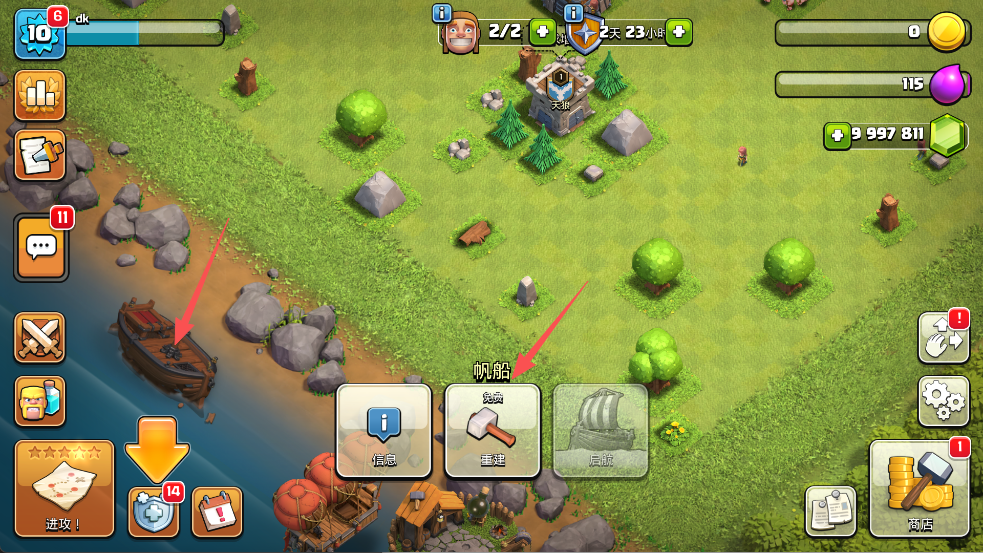
Task: Show builder info via the builder's i icon
Action: pos(442,13)
